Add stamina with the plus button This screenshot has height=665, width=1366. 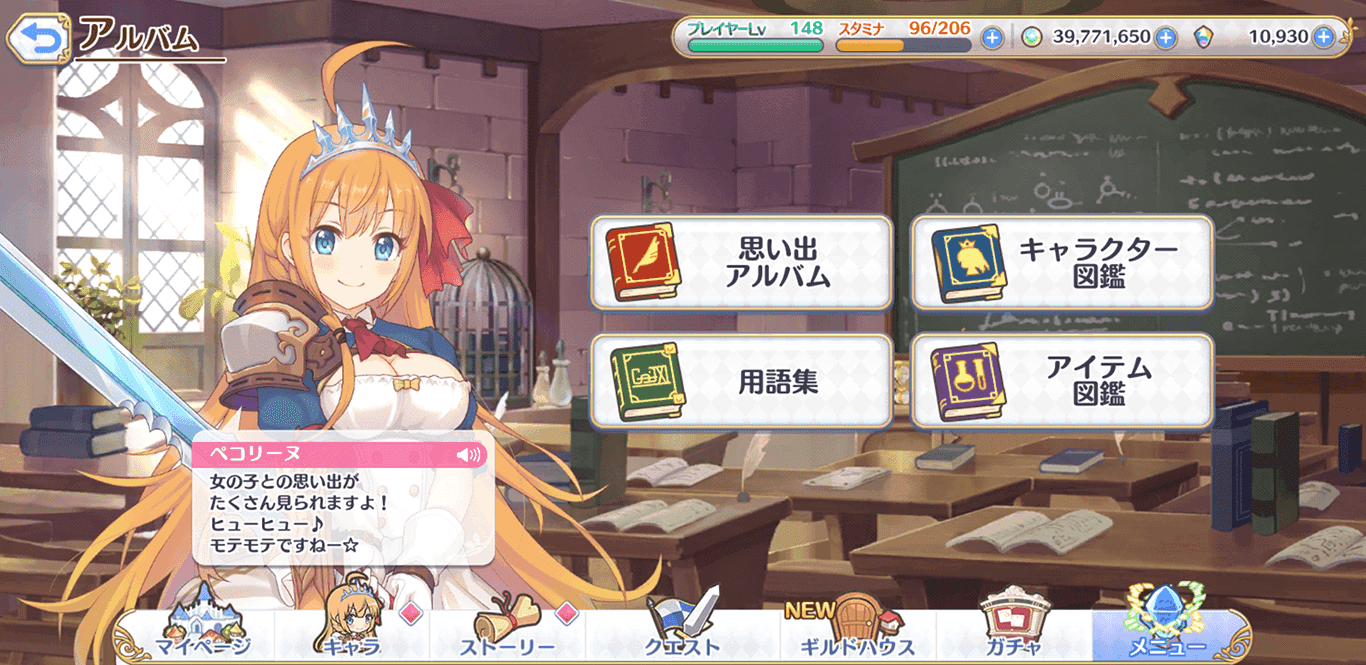coord(992,38)
